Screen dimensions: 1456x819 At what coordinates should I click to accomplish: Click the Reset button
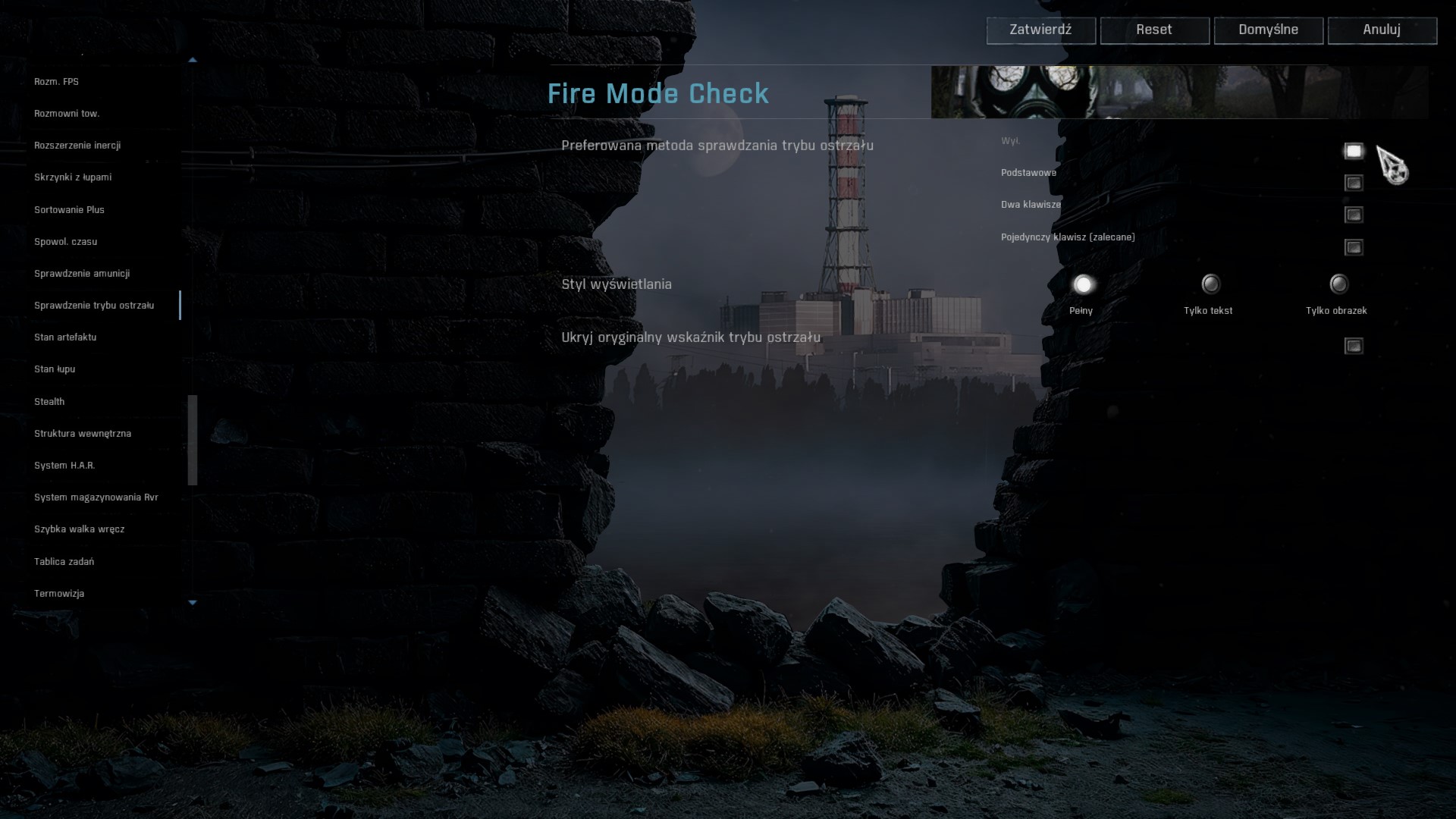[1154, 30]
